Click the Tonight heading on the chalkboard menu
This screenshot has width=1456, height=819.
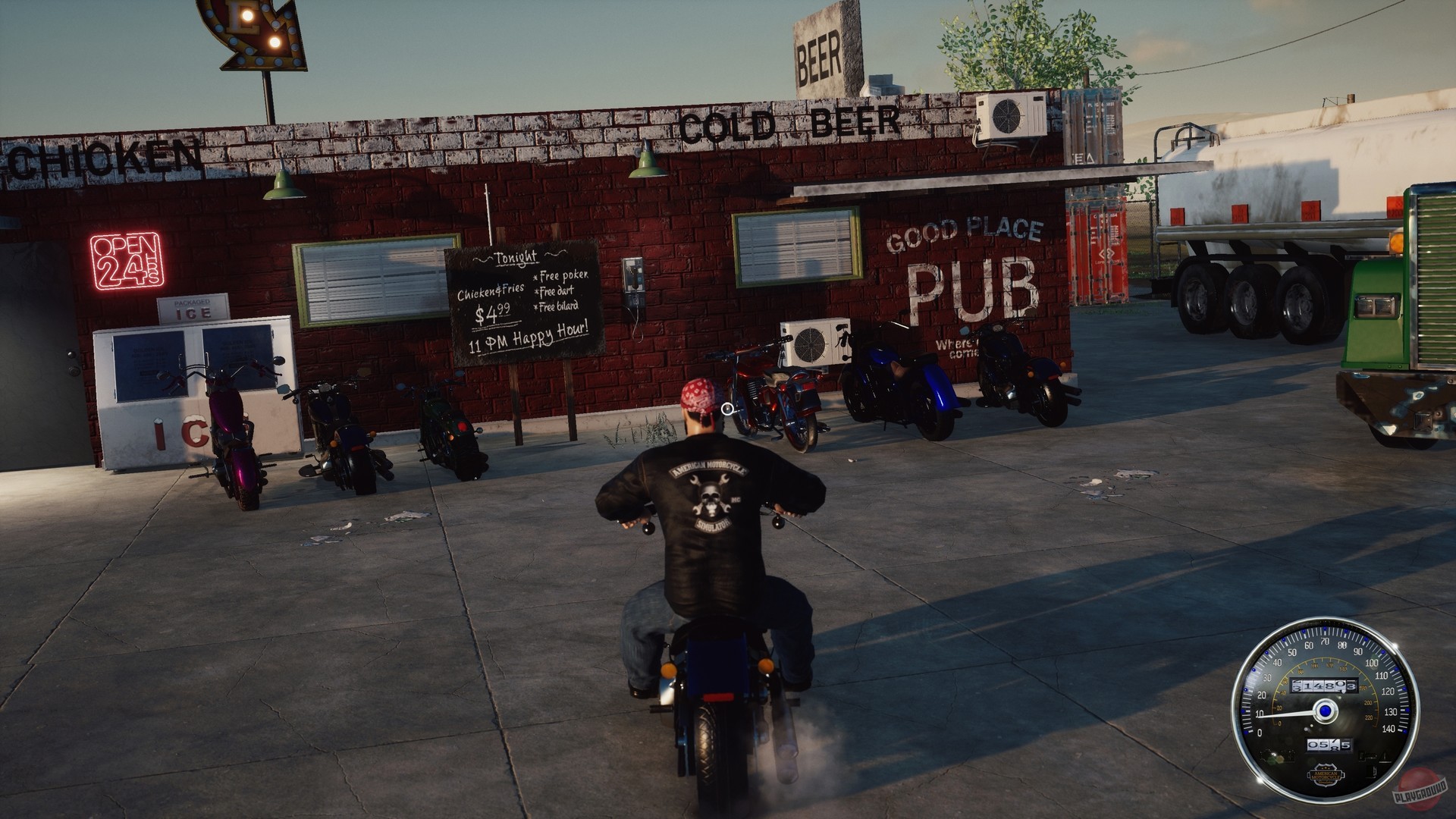tap(515, 258)
